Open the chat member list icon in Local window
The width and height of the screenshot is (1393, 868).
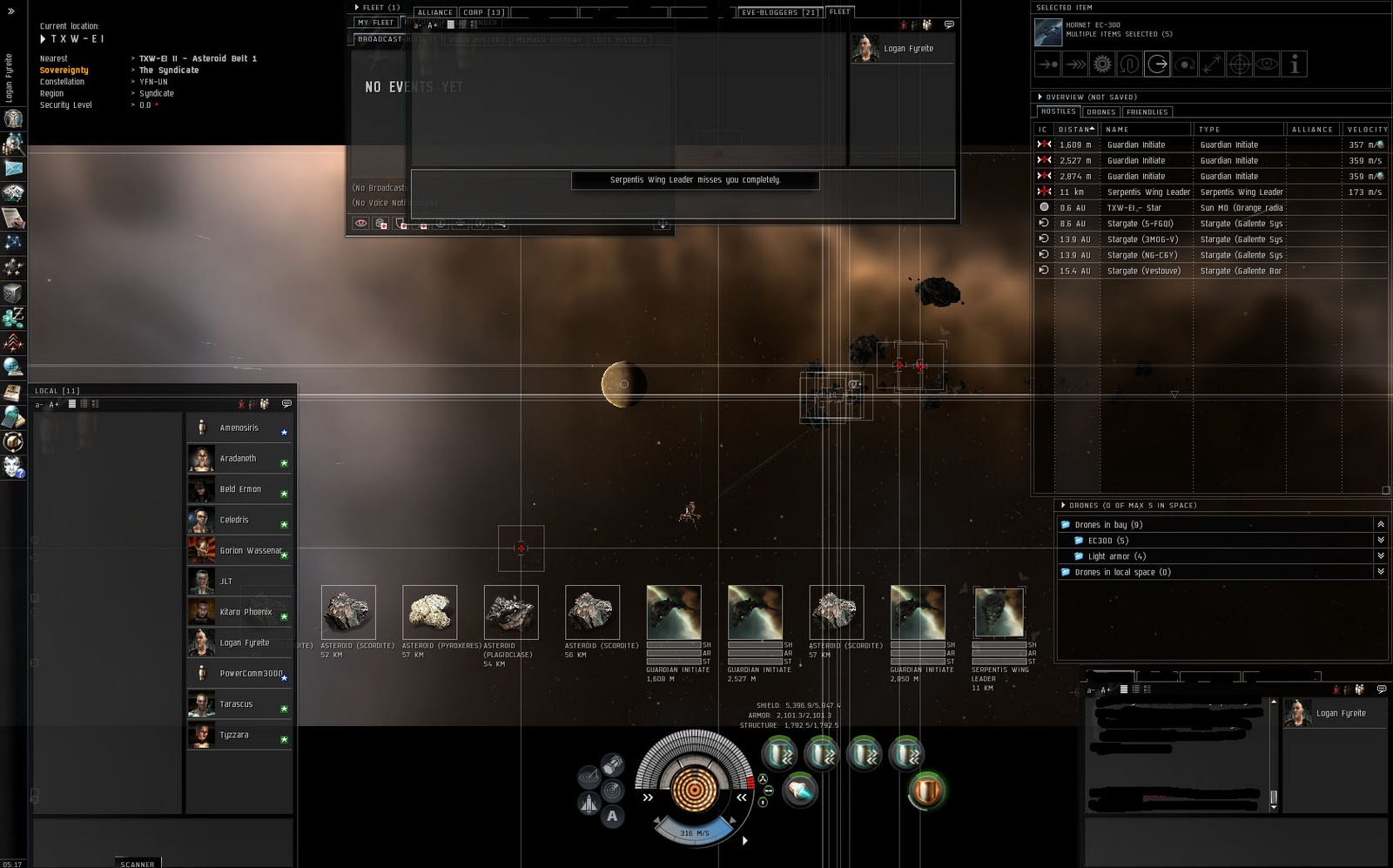(x=263, y=404)
